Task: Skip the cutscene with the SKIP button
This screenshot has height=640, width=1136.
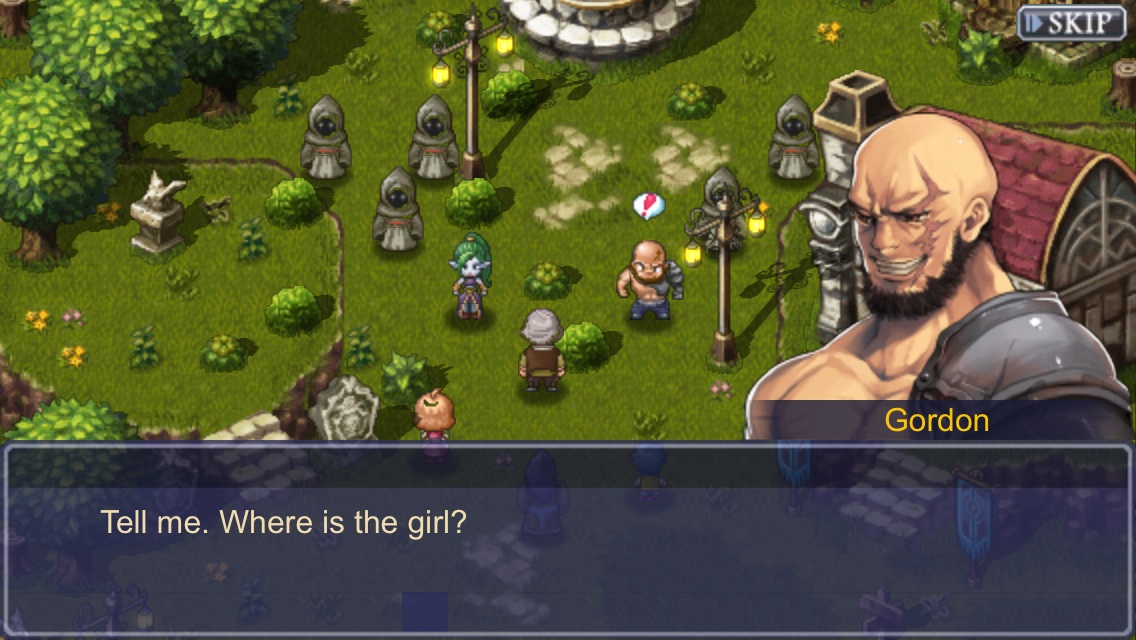Action: (1071, 23)
